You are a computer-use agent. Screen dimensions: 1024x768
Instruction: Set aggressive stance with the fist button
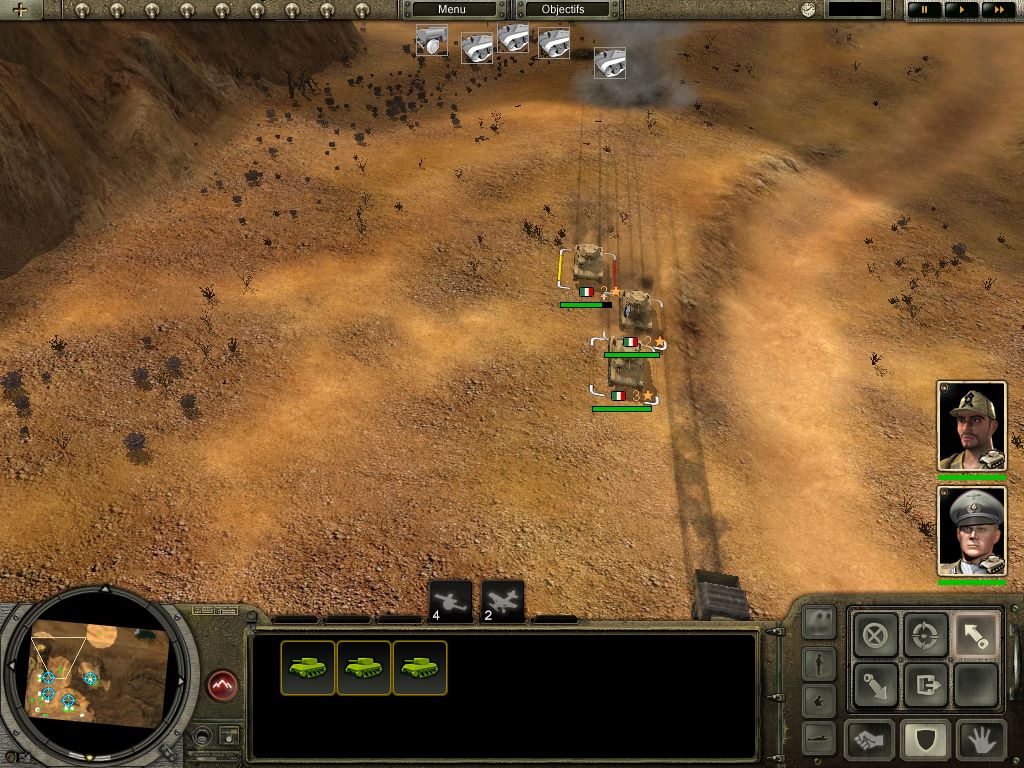[870, 741]
